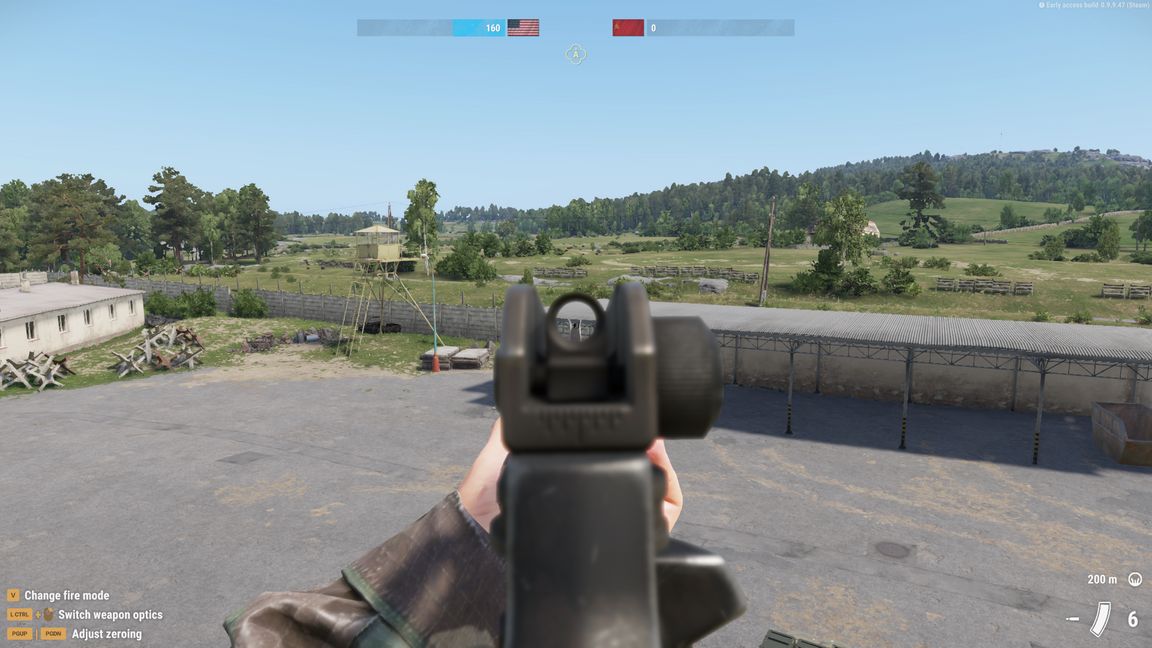Image resolution: width=1152 pixels, height=648 pixels.
Task: Select the red Soviet flag icon
Action: (628, 28)
